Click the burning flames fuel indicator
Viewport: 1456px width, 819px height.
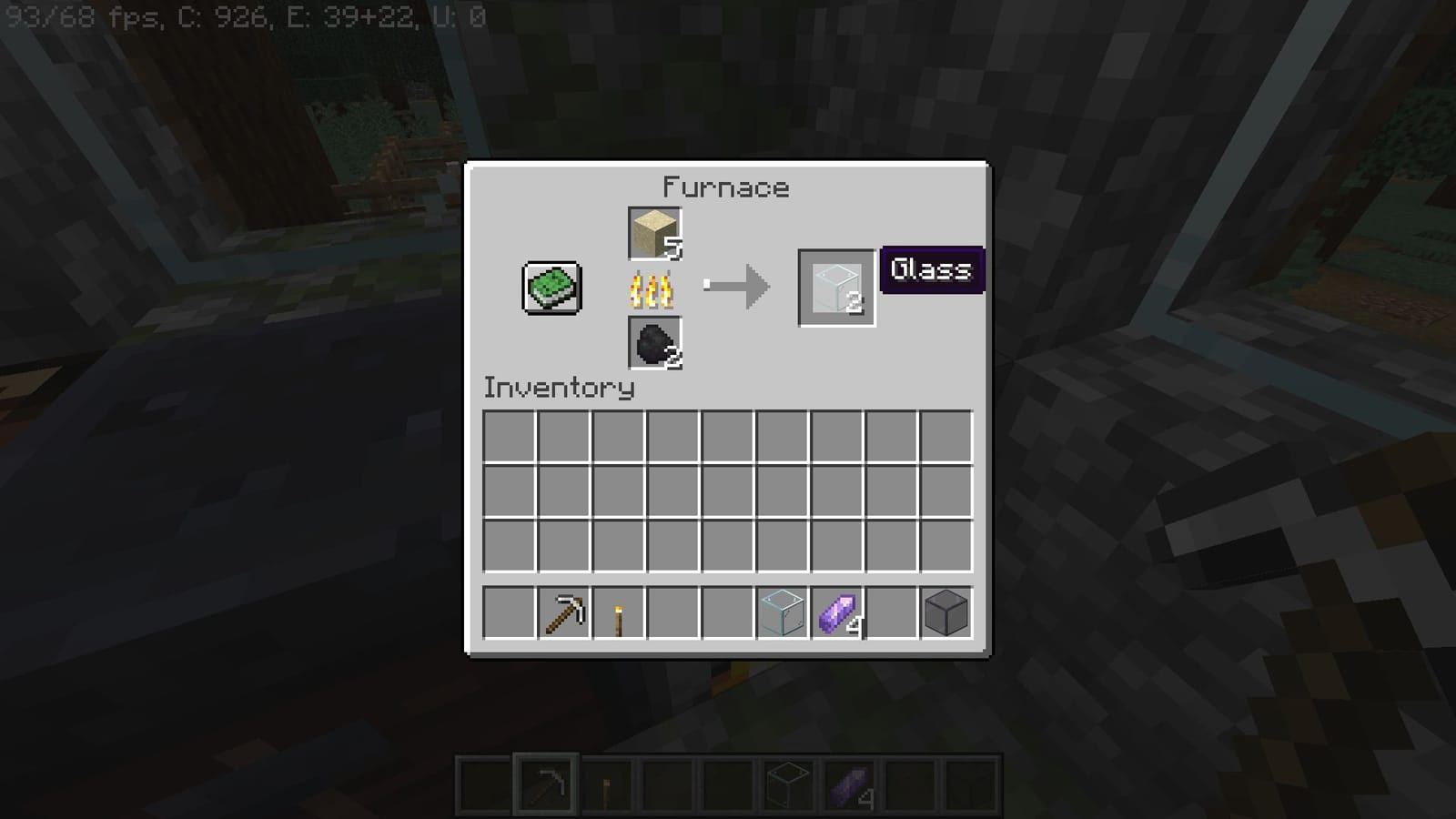tap(652, 289)
